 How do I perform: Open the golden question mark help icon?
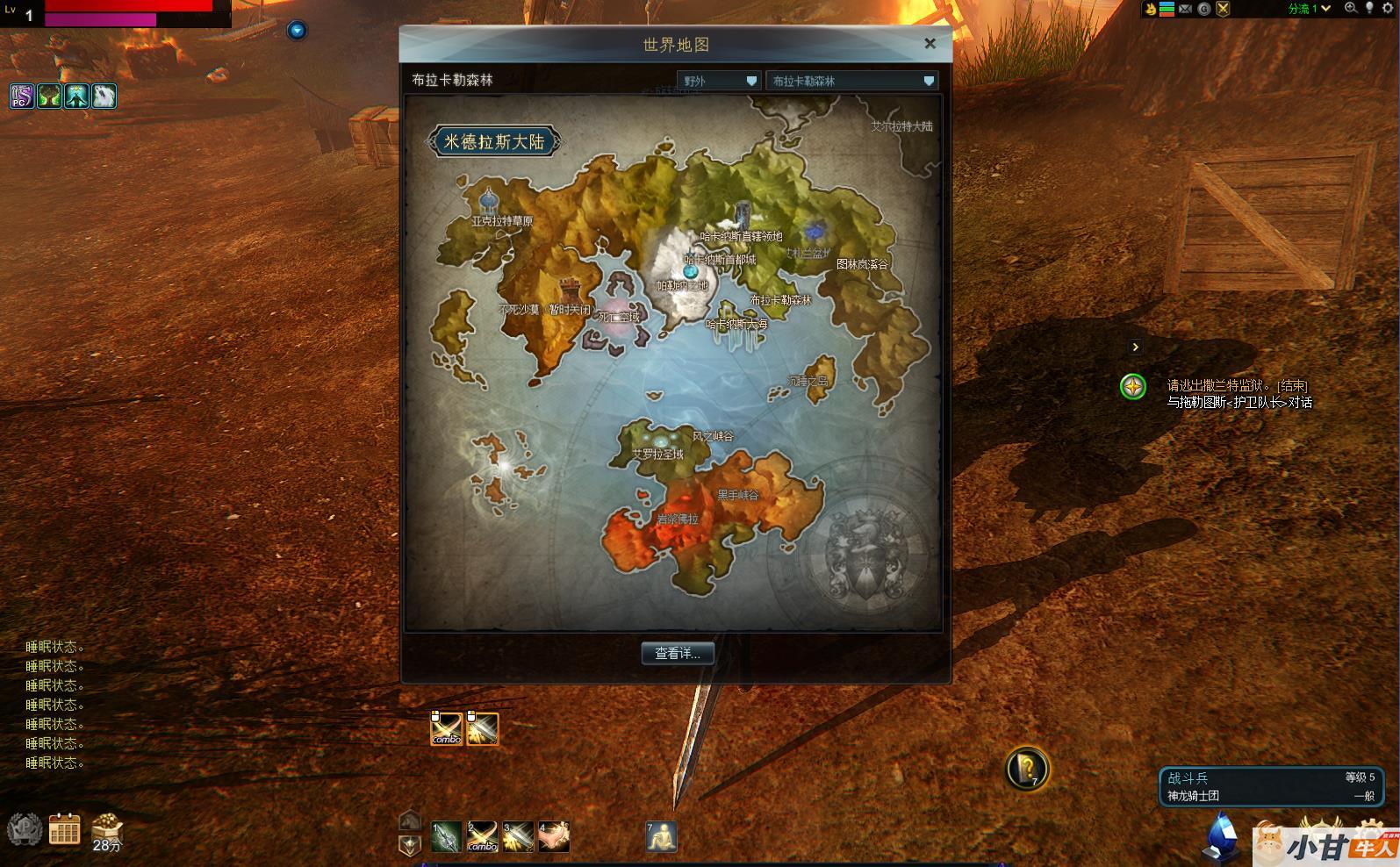click(1026, 769)
